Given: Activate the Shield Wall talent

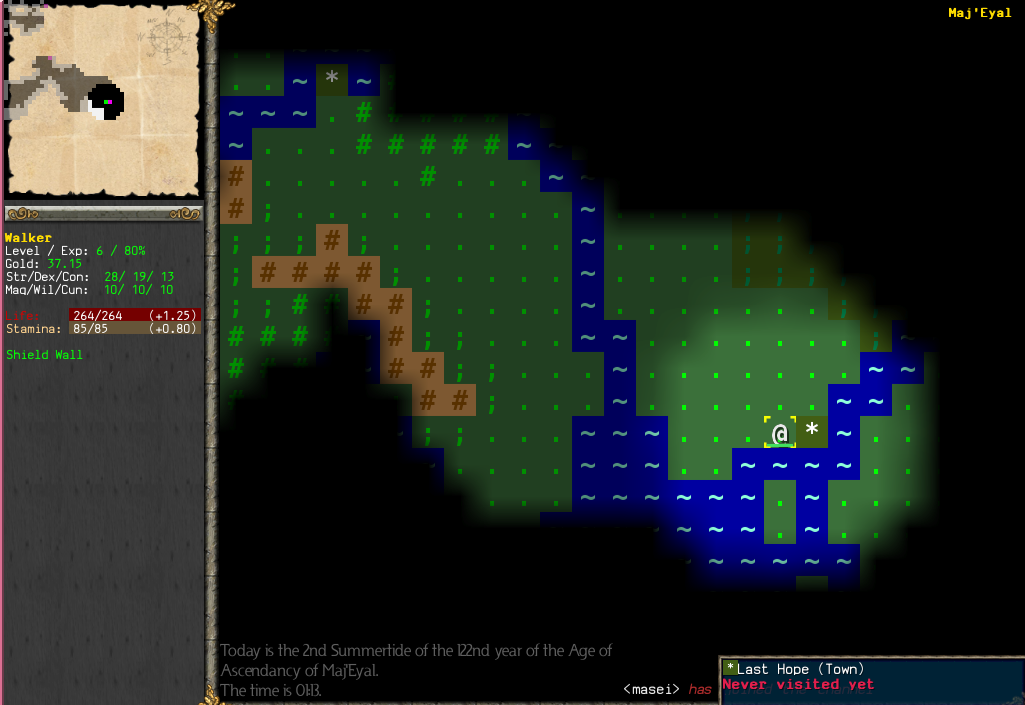Looking at the screenshot, I should [x=44, y=355].
